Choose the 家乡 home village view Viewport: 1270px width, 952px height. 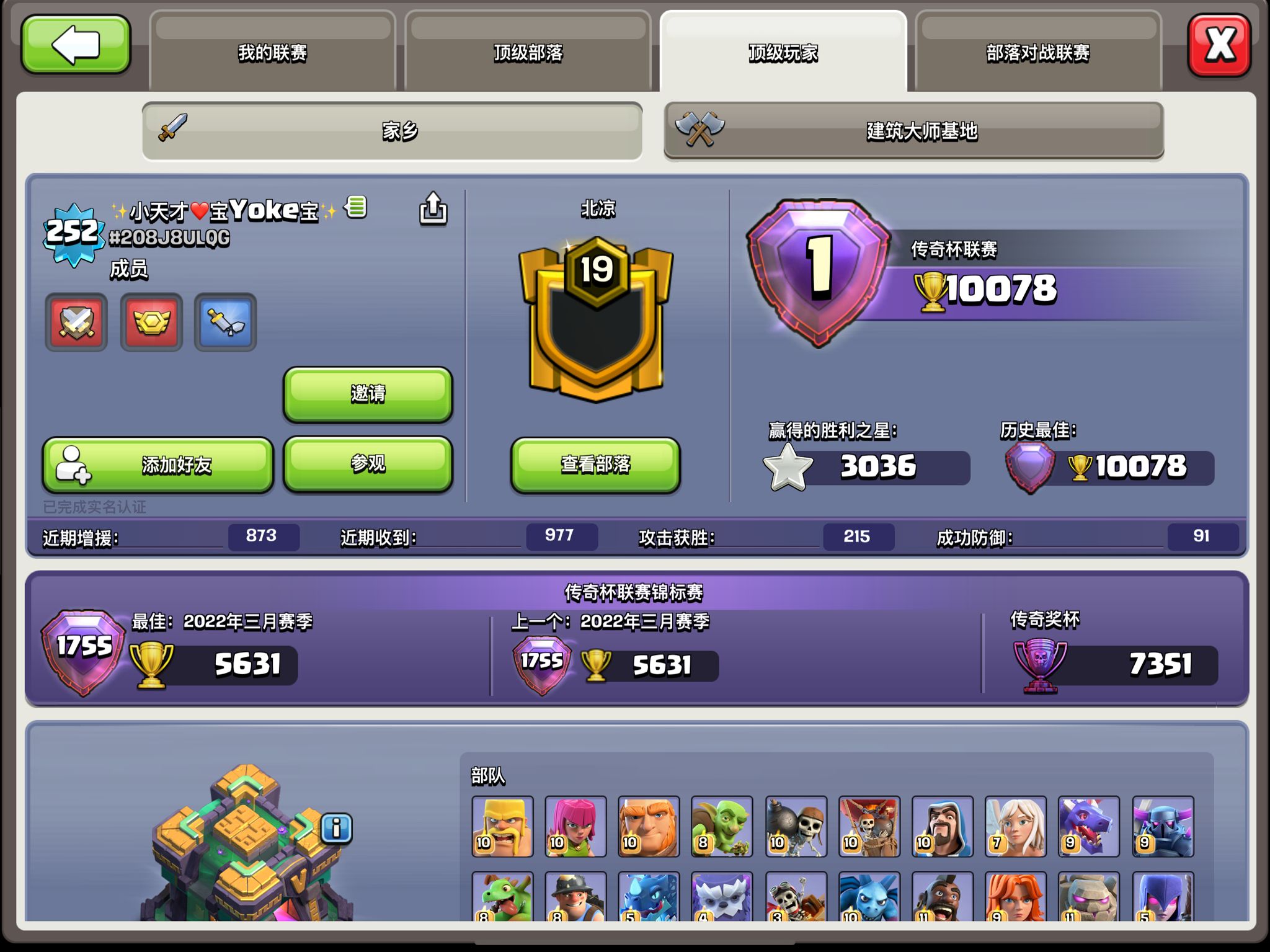point(393,131)
